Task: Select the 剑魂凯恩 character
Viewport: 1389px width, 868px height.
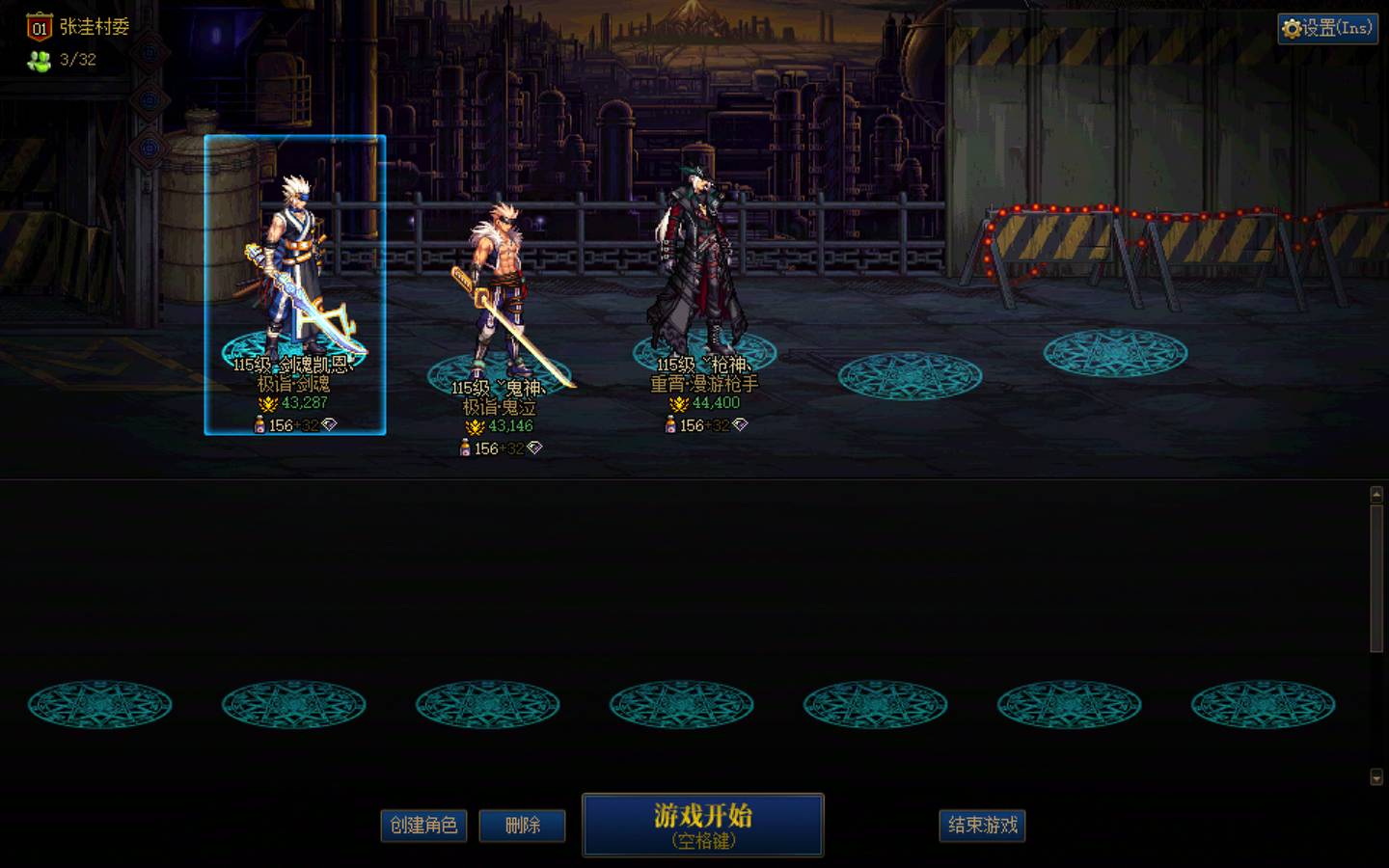Action: tap(294, 280)
